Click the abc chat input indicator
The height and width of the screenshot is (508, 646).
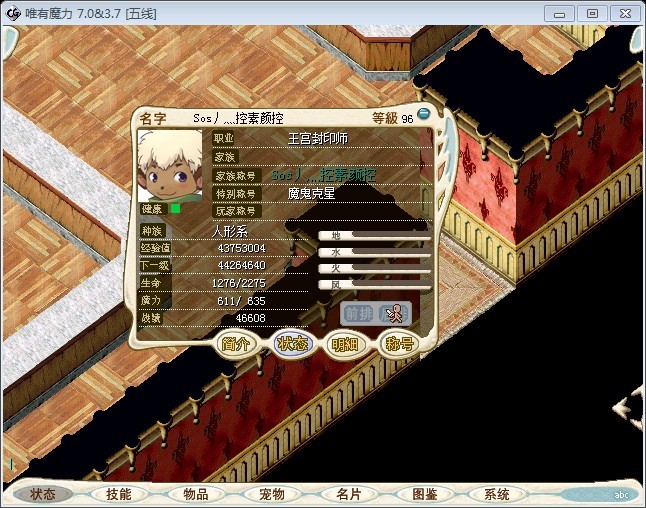[621, 495]
